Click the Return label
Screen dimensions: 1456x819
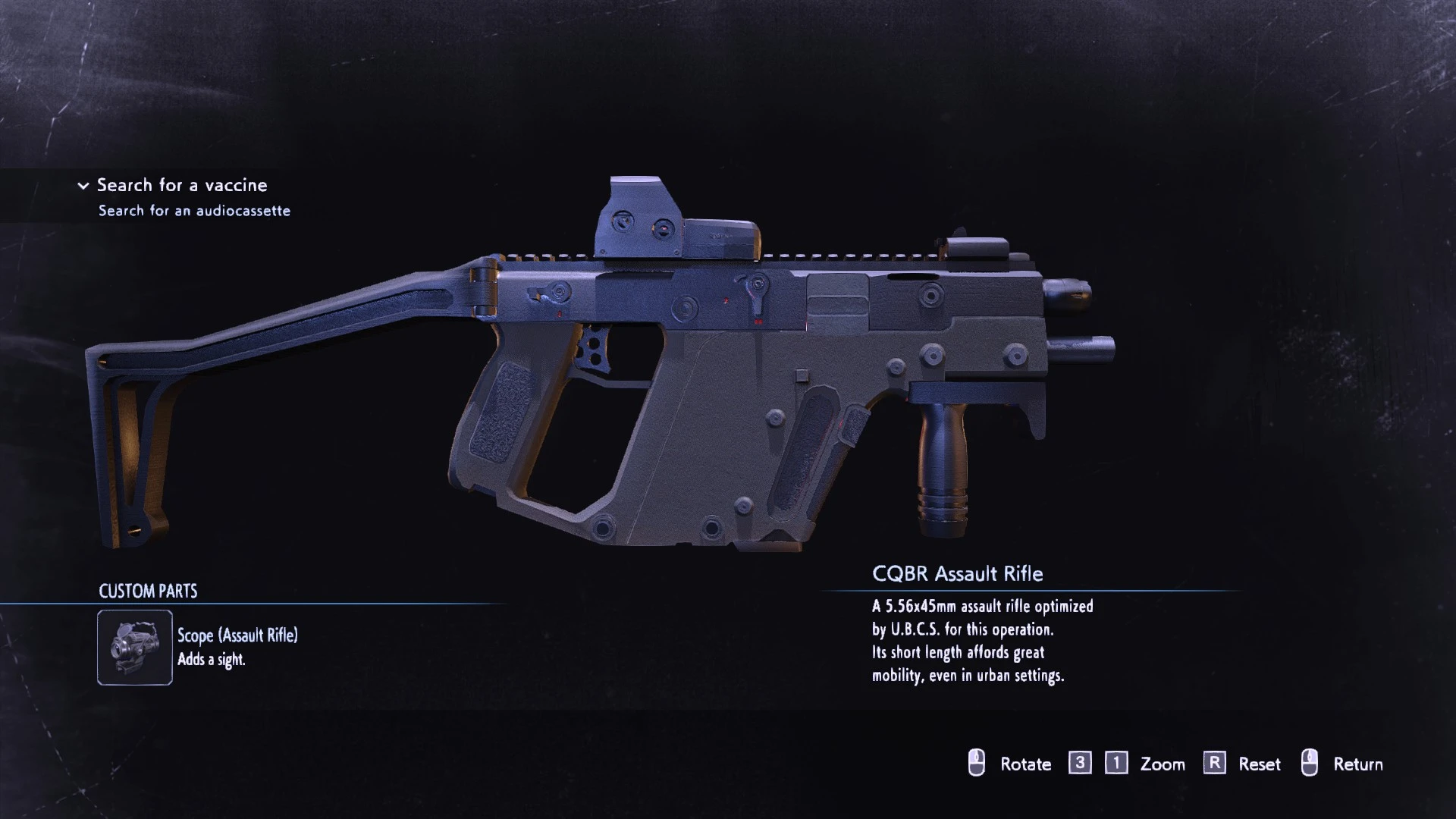coord(1360,764)
